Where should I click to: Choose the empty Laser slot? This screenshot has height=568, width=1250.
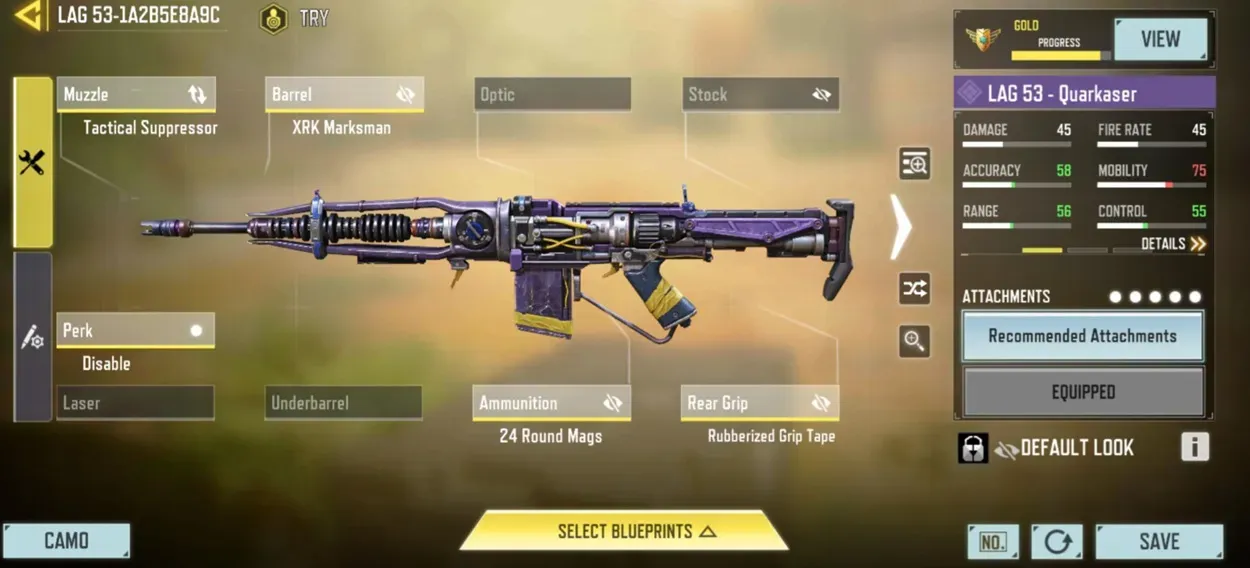[135, 403]
